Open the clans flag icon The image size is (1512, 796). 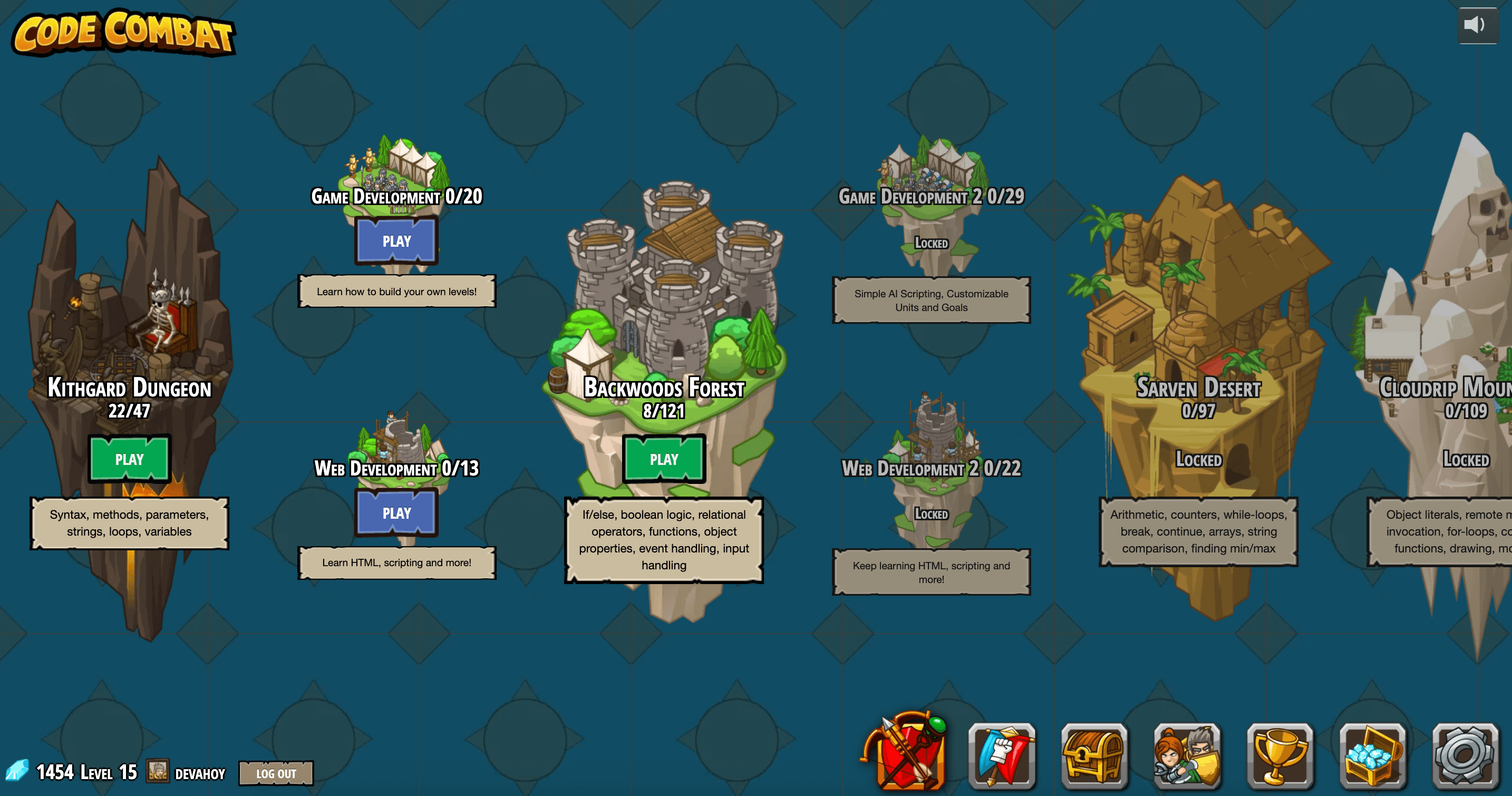click(x=1001, y=756)
